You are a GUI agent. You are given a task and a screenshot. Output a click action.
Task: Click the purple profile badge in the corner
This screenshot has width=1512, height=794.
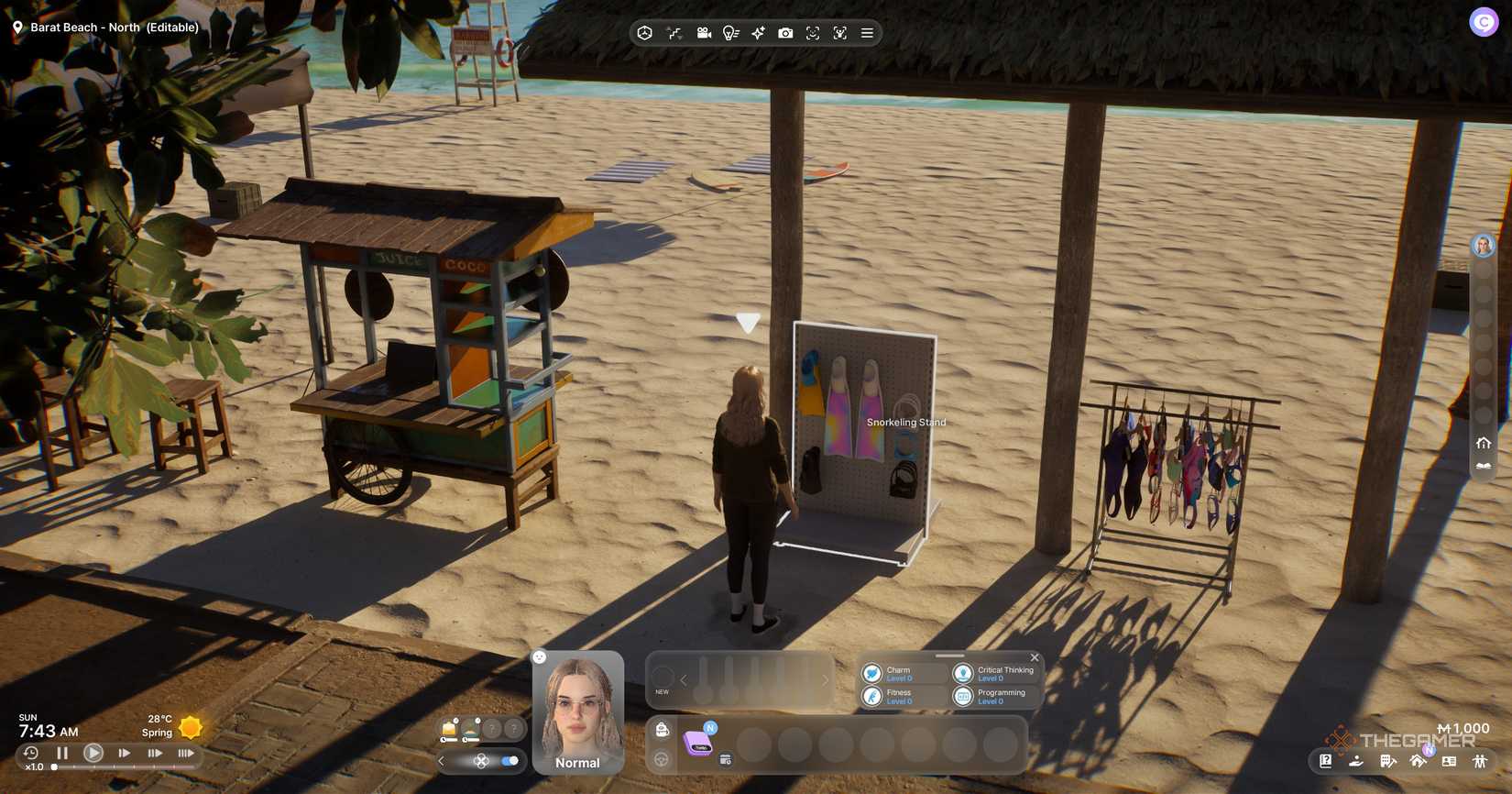coord(1484,21)
